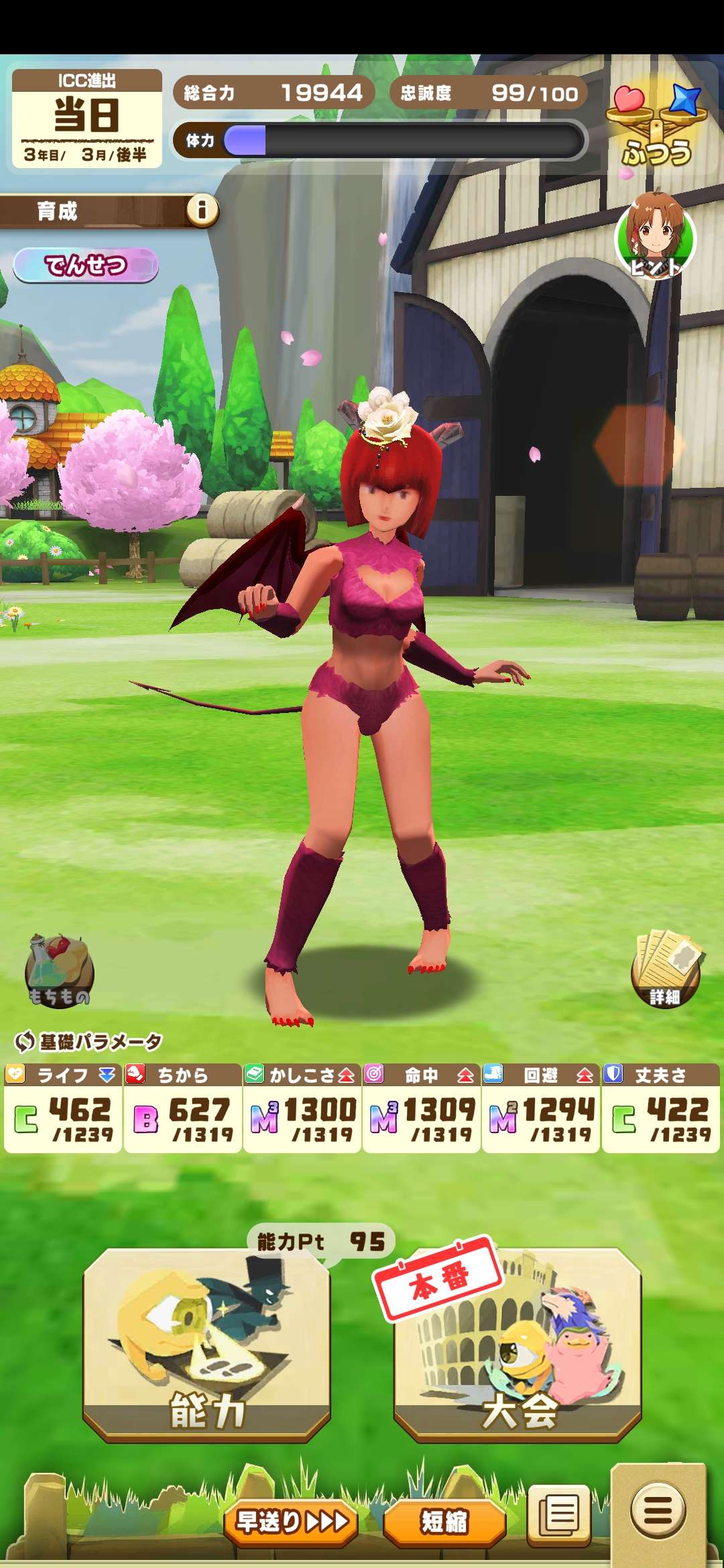The height and width of the screenshot is (1568, 724).
Task: Tap the 短縮 shorten button
Action: [x=444, y=1522]
